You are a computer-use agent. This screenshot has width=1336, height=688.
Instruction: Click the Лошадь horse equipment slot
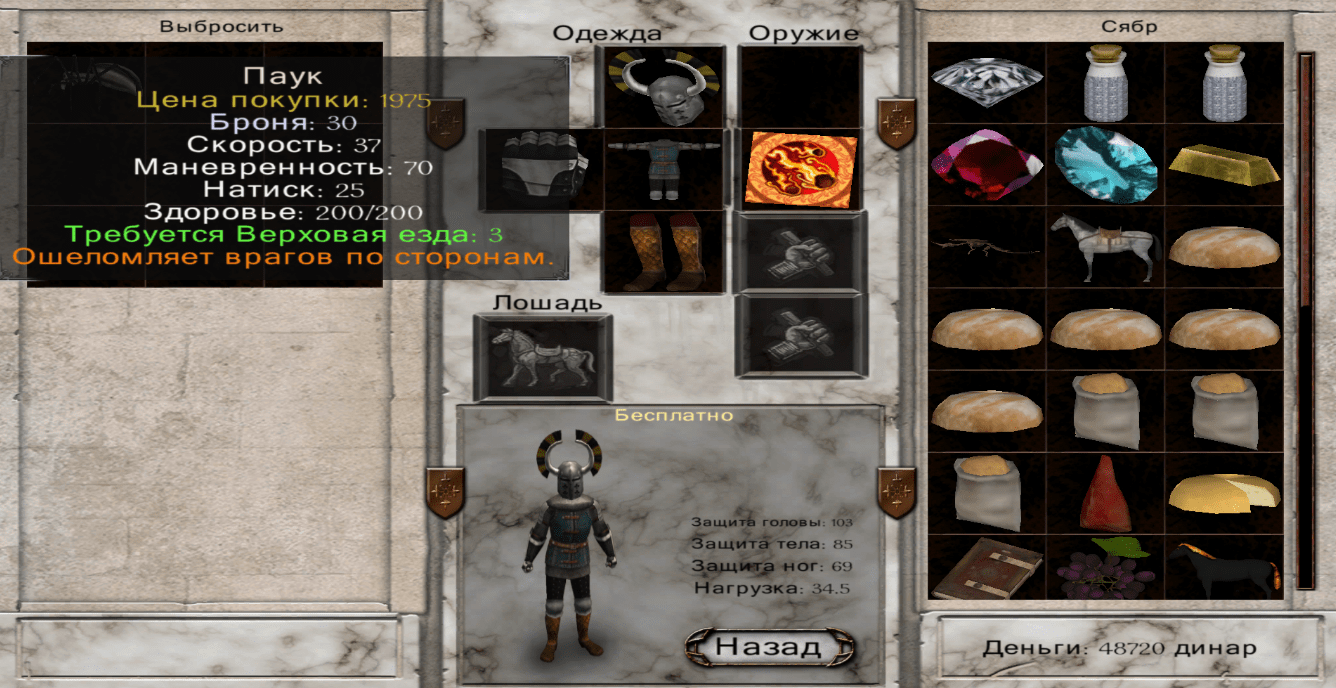[x=541, y=357]
